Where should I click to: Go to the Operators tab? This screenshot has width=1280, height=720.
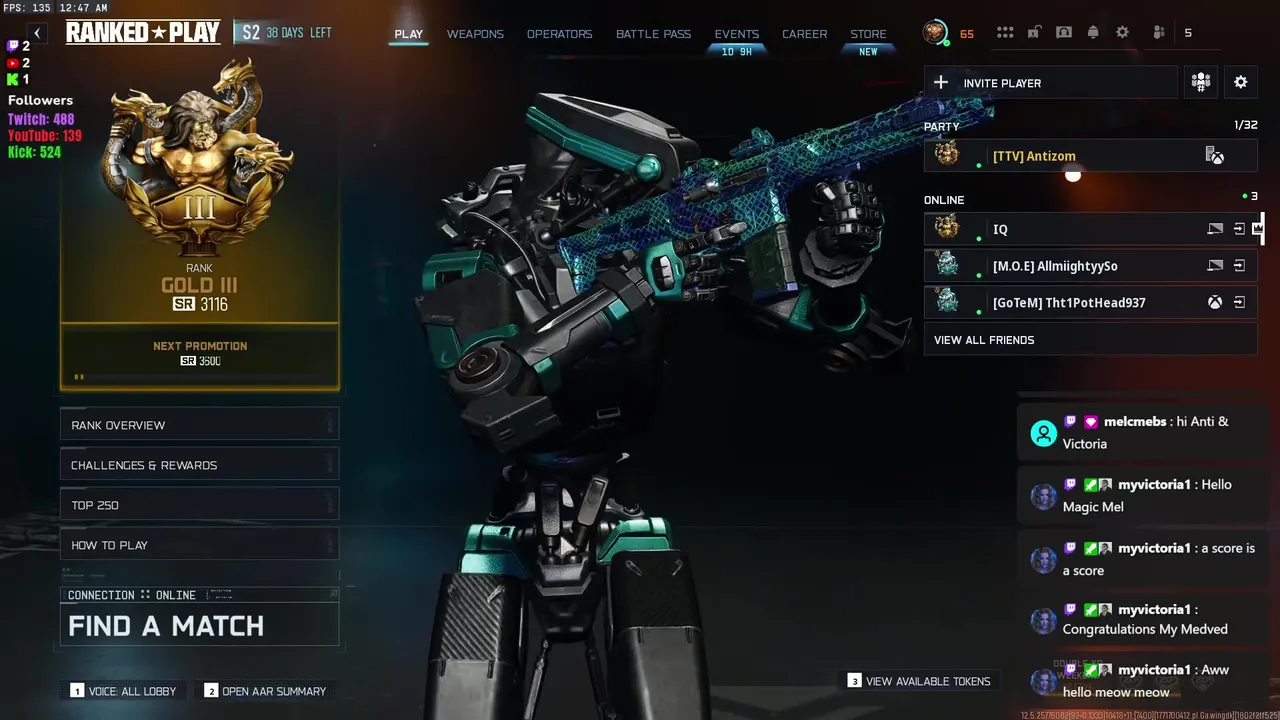559,34
